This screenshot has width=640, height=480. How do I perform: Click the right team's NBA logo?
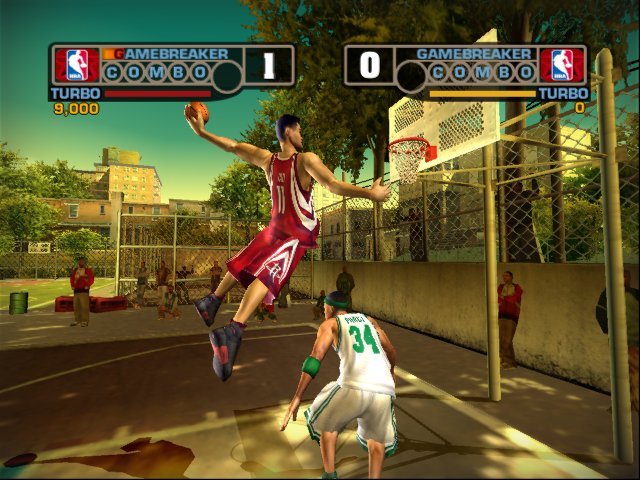pos(561,65)
